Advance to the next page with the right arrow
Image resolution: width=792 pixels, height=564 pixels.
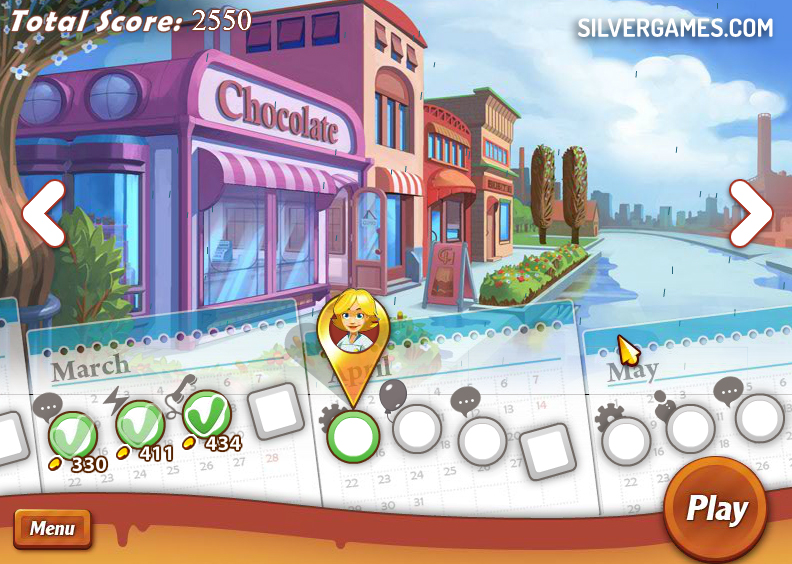750,213
